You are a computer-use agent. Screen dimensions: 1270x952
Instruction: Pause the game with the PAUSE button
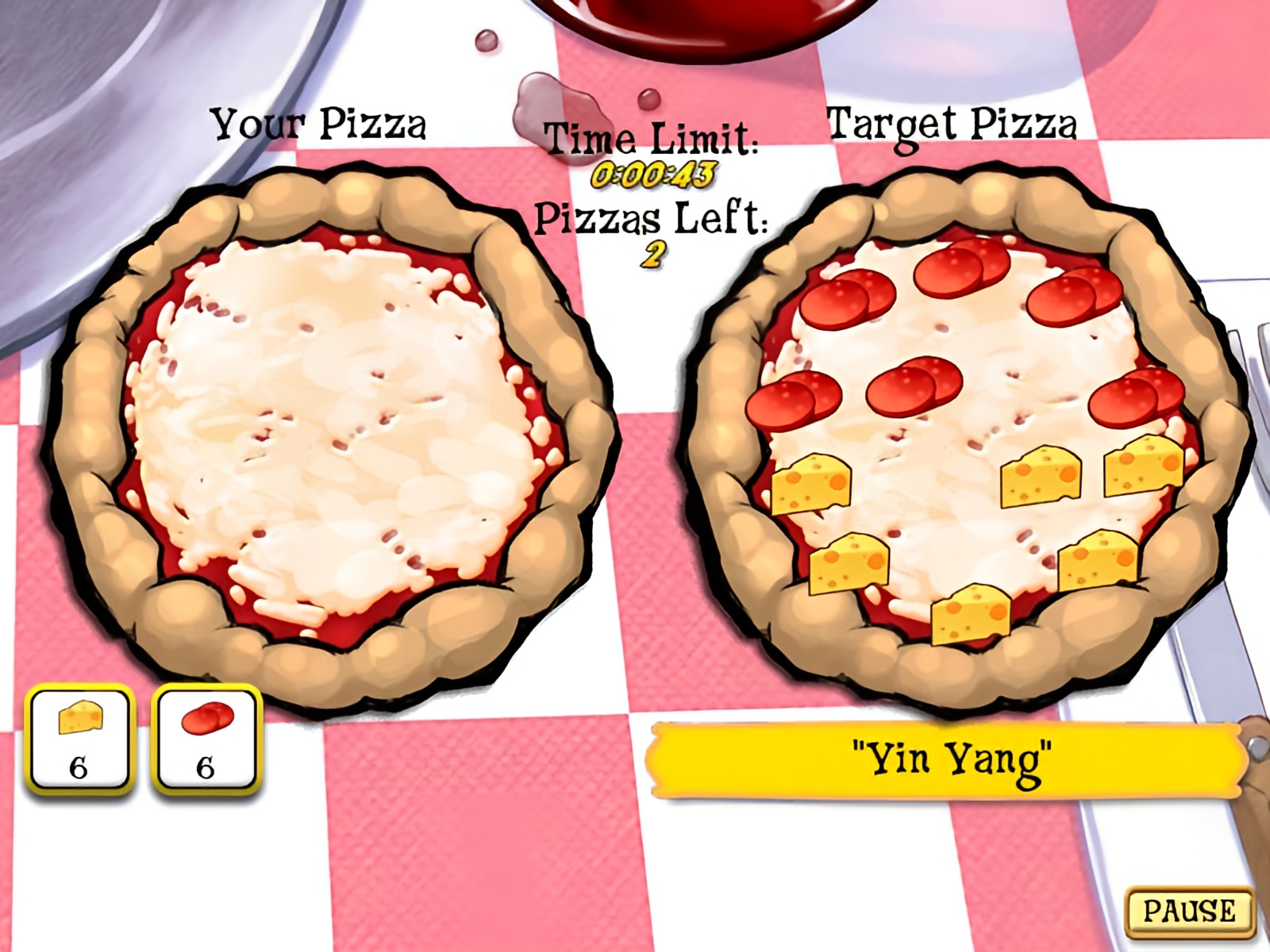coord(1188,910)
